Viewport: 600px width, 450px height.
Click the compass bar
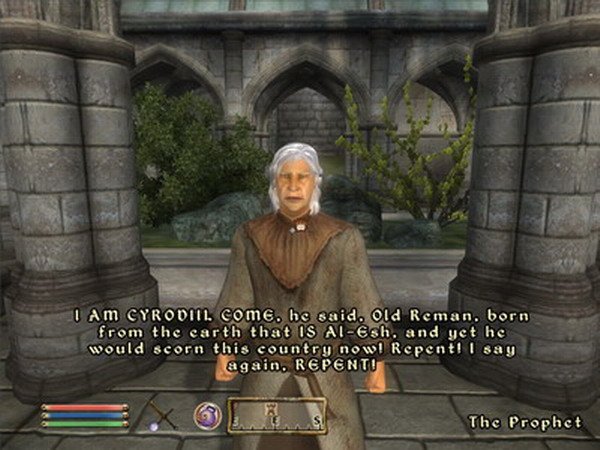tap(277, 415)
